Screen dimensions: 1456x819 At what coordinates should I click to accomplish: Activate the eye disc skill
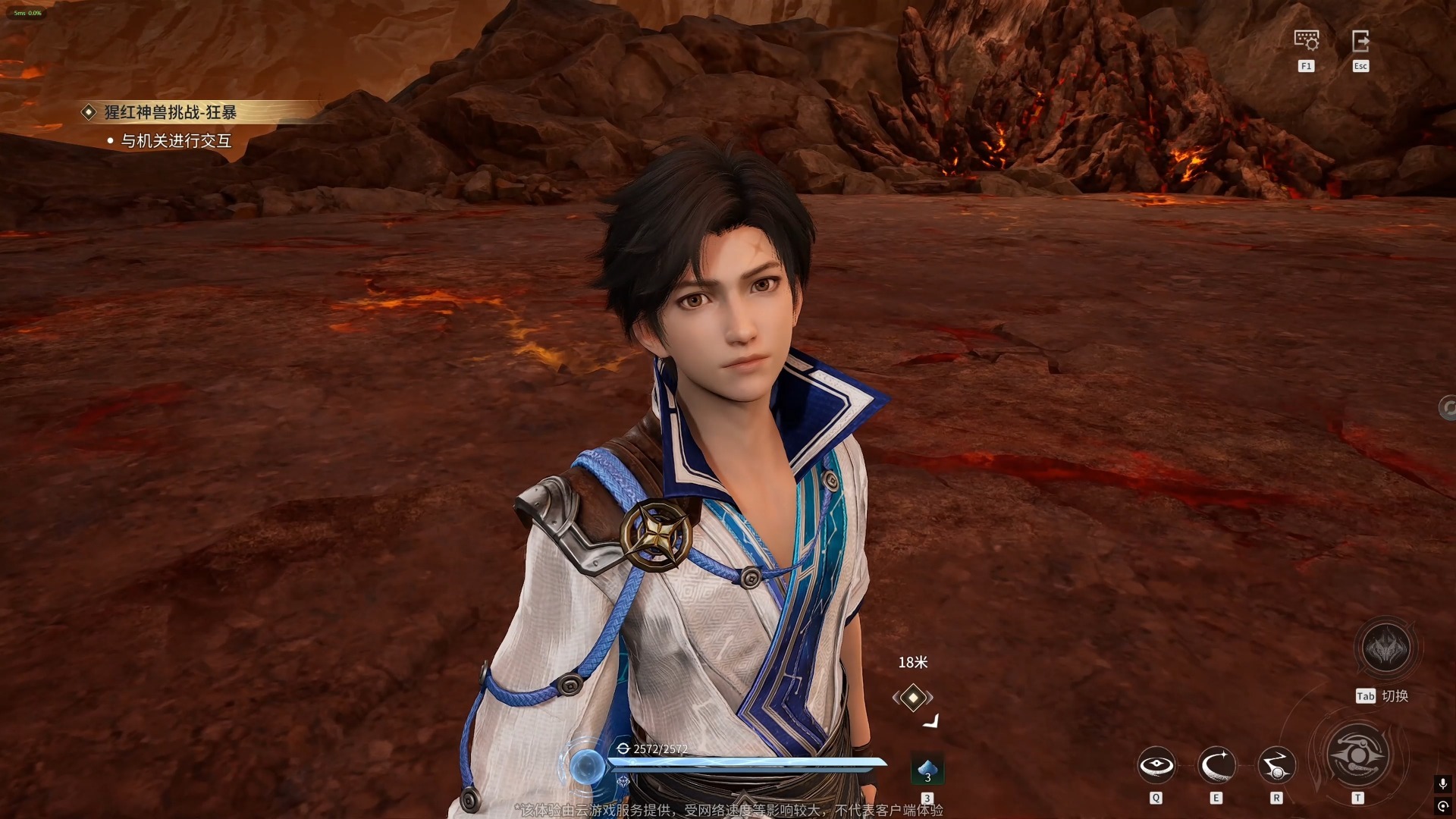coord(1156,765)
